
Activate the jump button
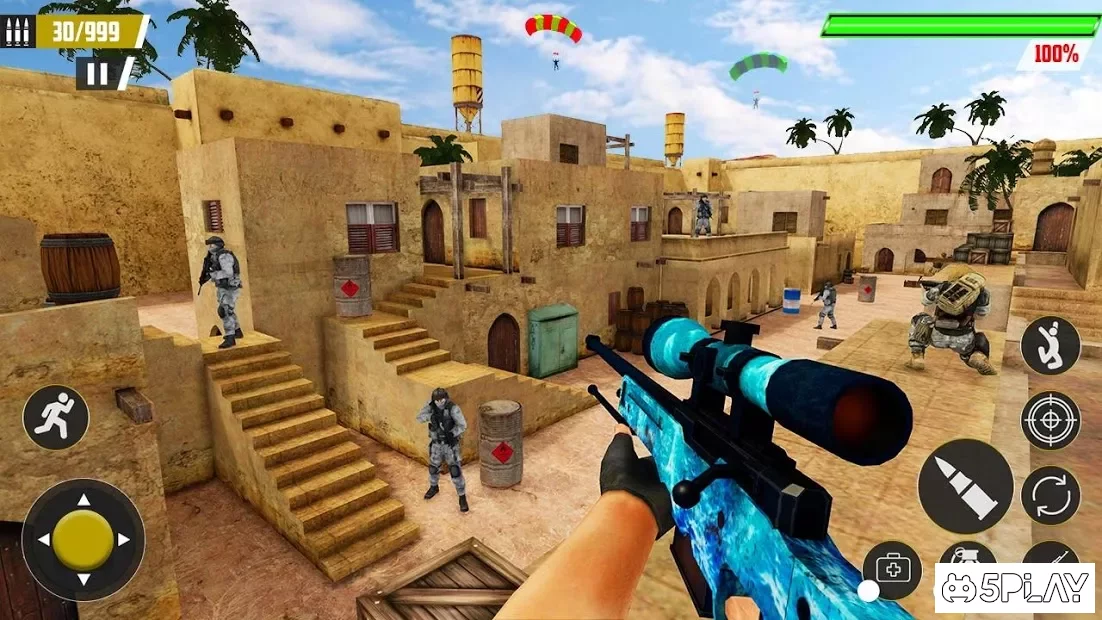click(1050, 345)
